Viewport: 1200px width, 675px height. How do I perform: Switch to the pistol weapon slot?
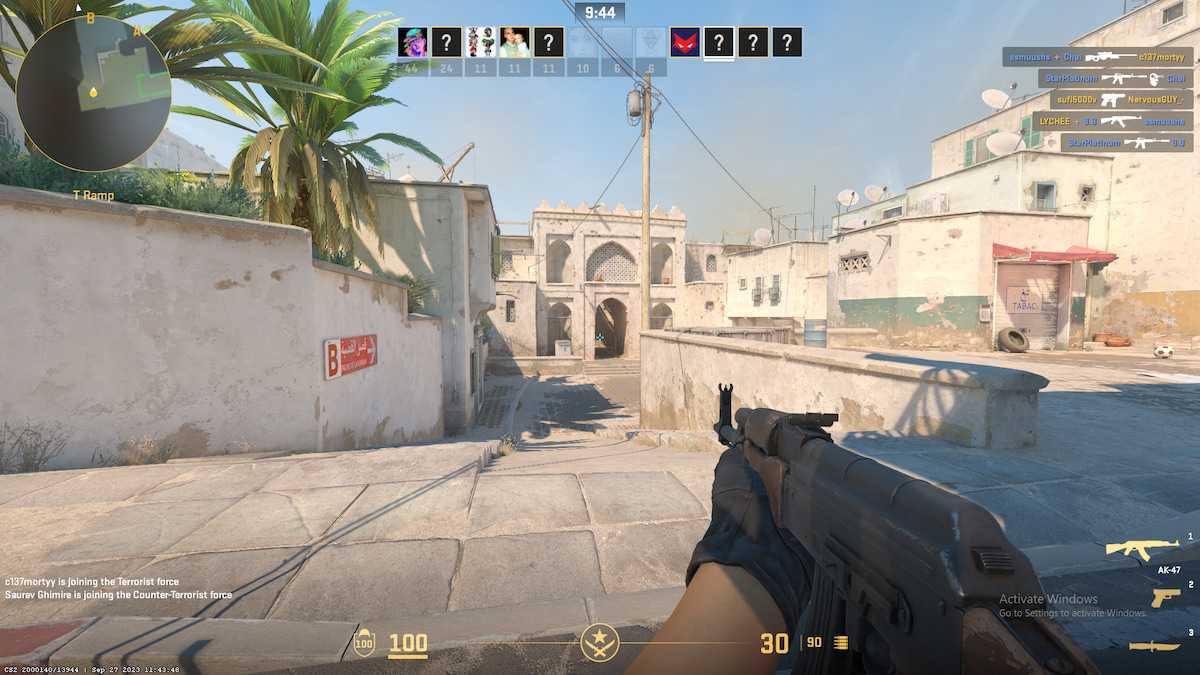tap(1164, 597)
